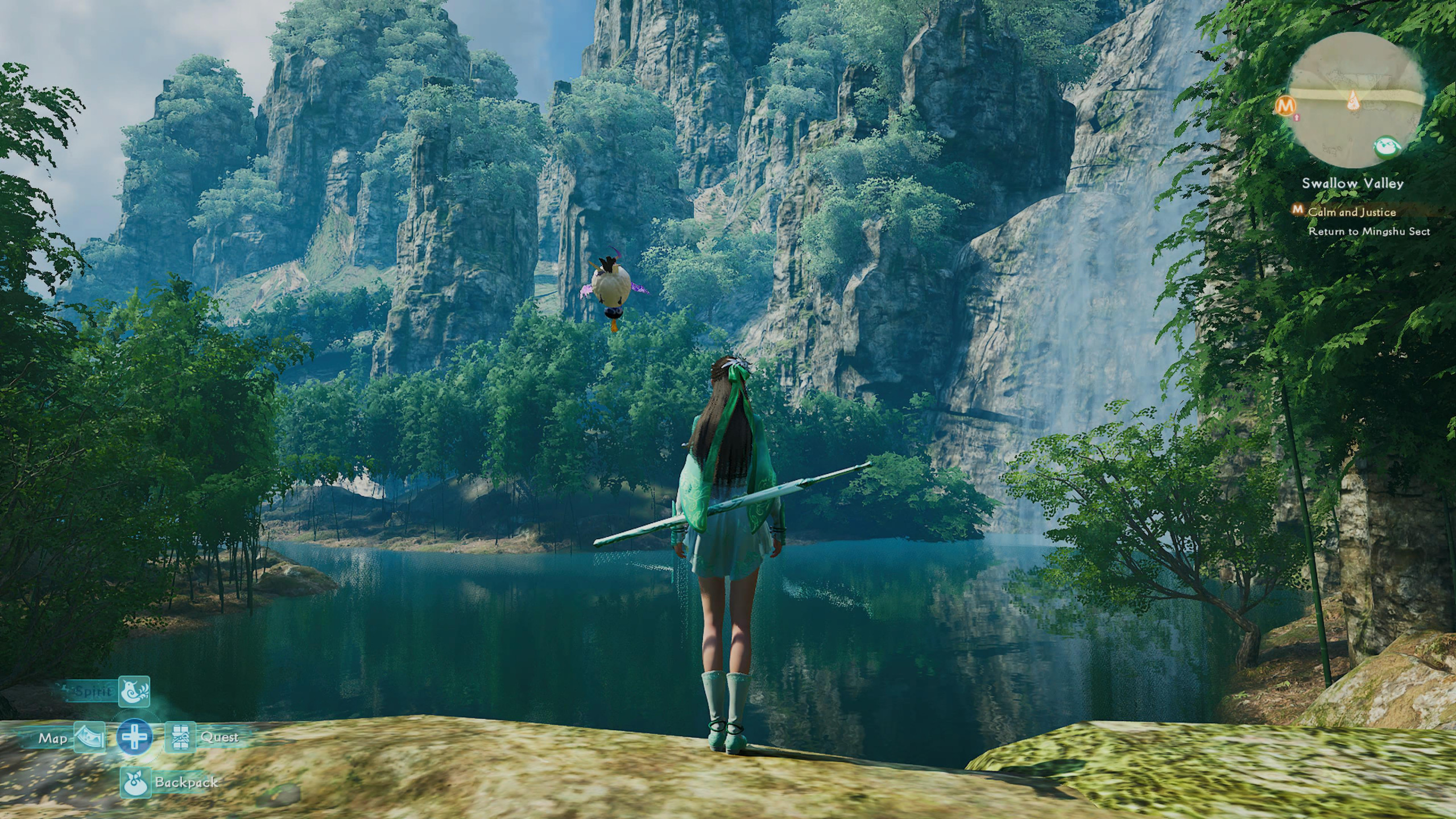Open the Spirit menu bird icon
This screenshot has height=819, width=1456.
[134, 692]
